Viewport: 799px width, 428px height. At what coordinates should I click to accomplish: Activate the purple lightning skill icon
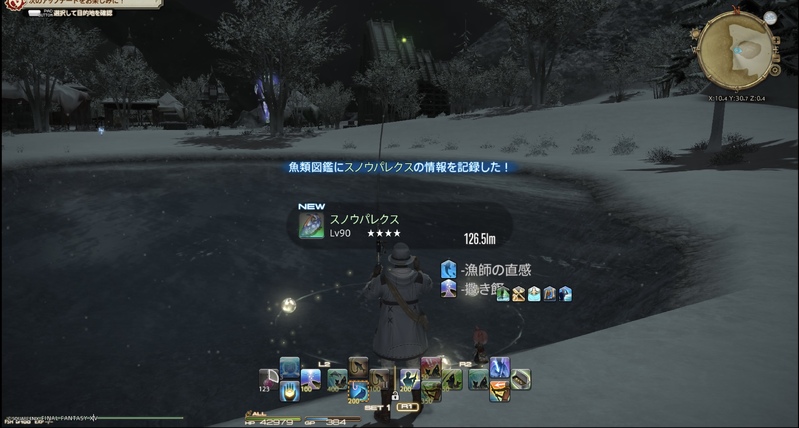click(x=499, y=367)
